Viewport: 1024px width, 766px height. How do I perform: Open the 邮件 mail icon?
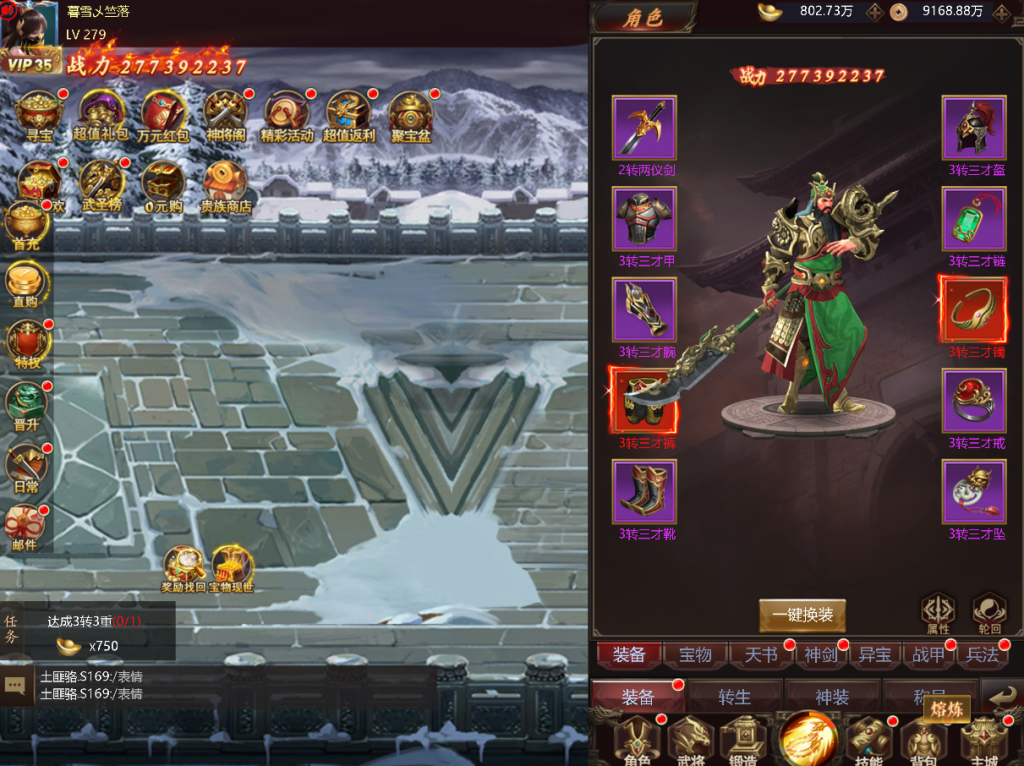coord(25,526)
